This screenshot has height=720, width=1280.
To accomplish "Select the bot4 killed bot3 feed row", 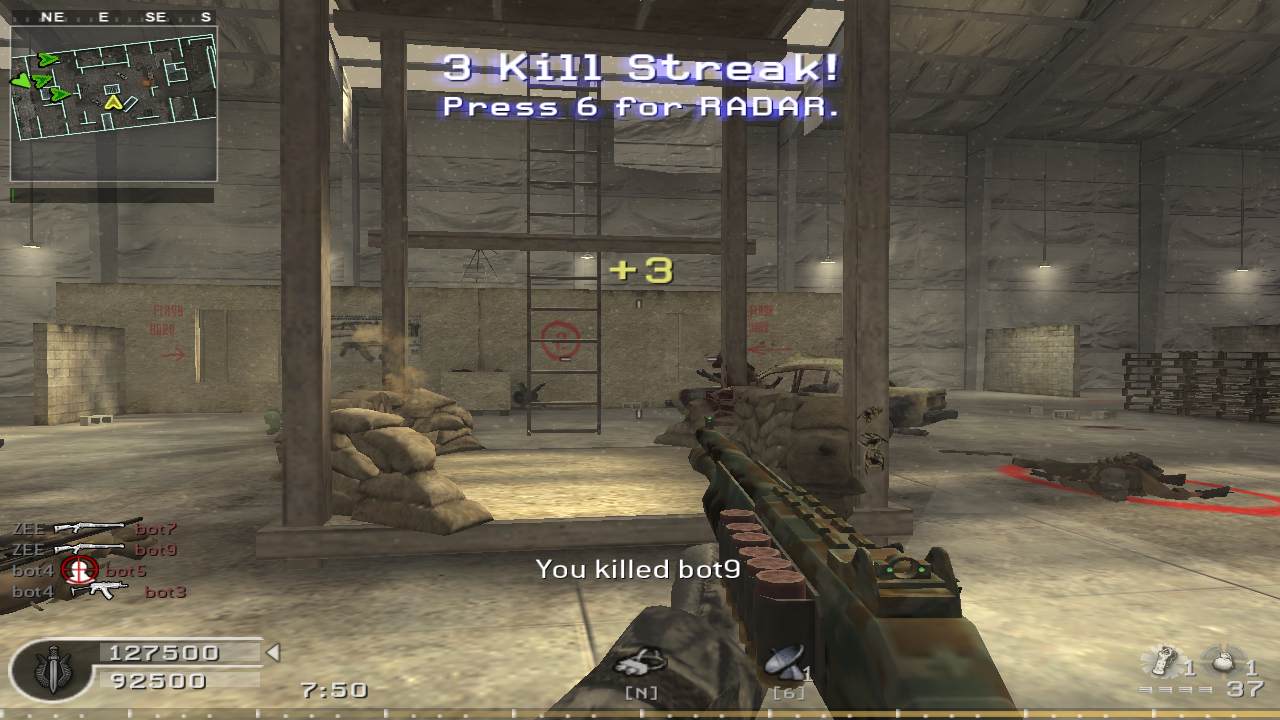I will (98, 591).
